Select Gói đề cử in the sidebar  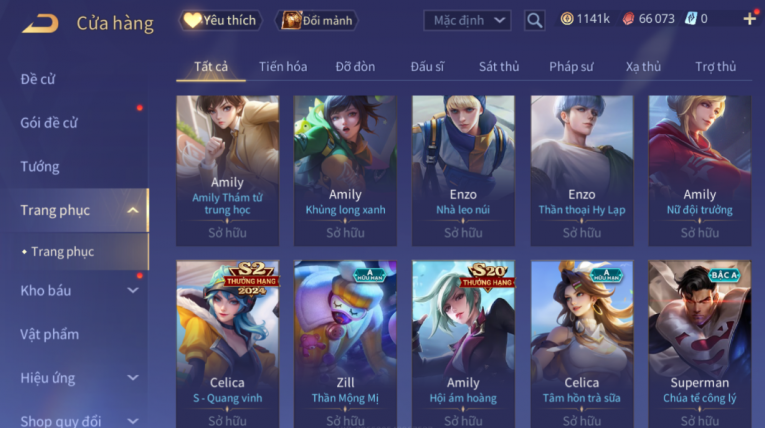(x=49, y=123)
